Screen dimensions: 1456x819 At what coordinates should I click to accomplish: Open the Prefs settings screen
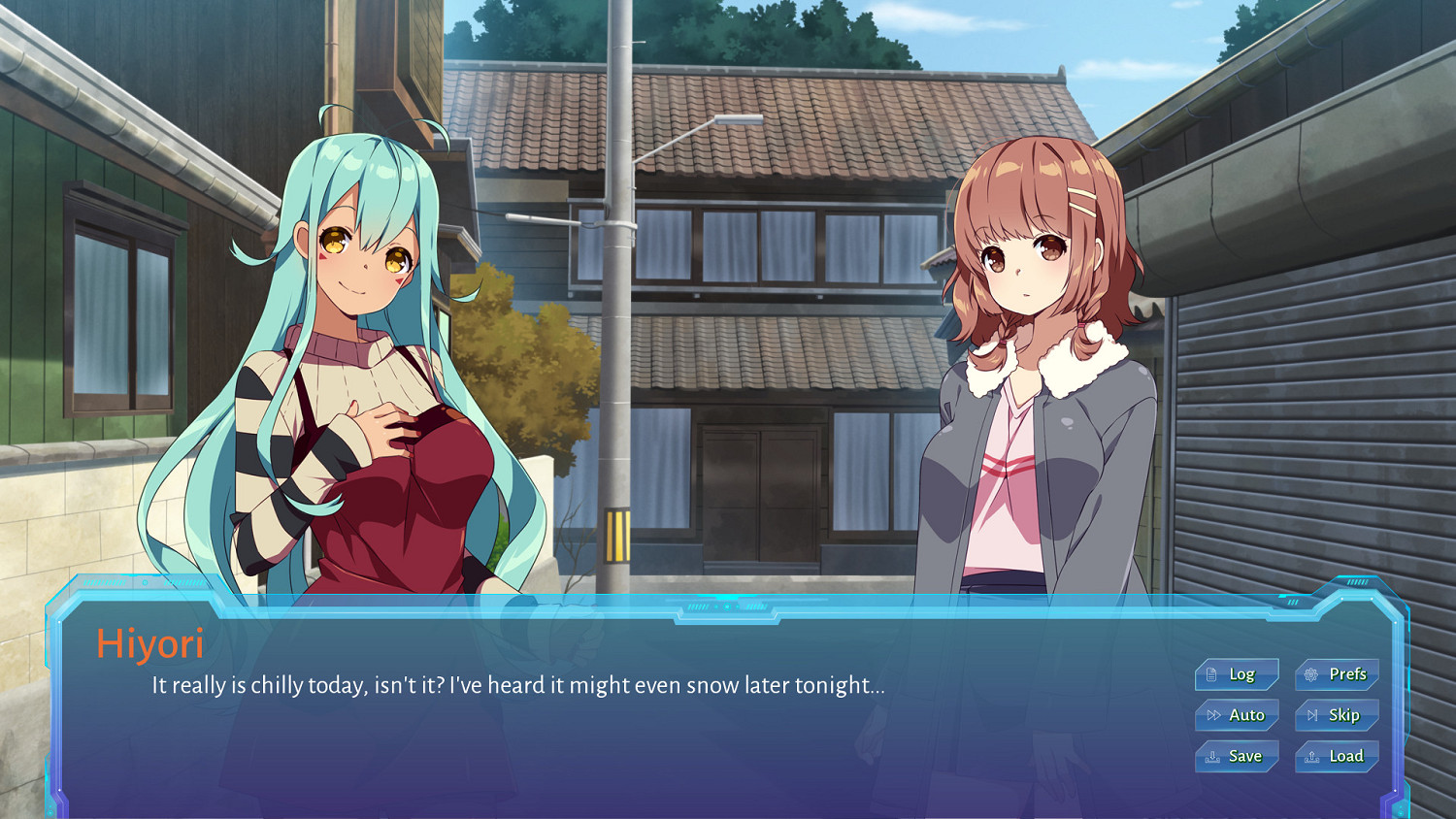[x=1338, y=674]
